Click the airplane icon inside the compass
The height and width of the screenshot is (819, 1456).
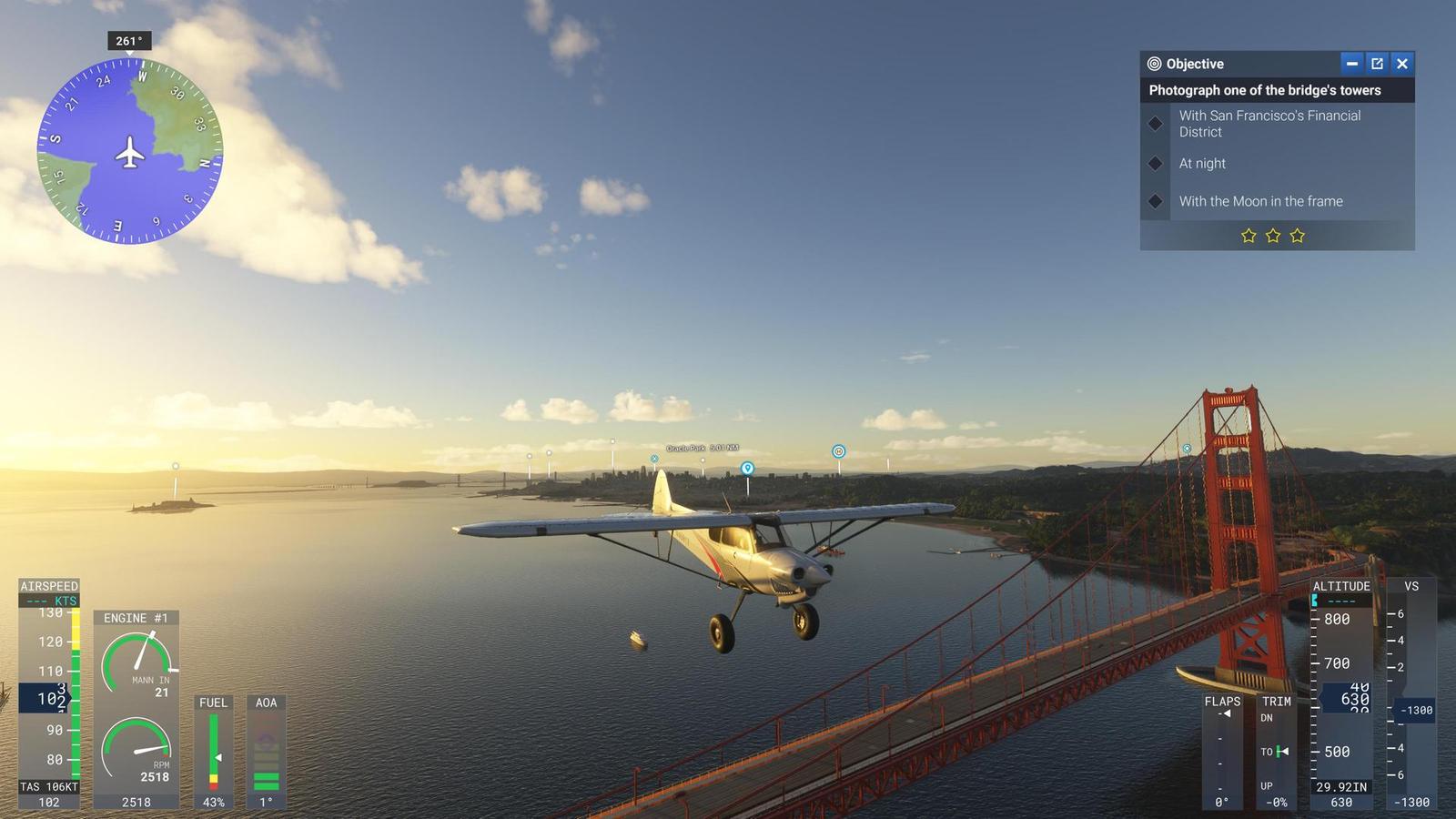(x=131, y=150)
